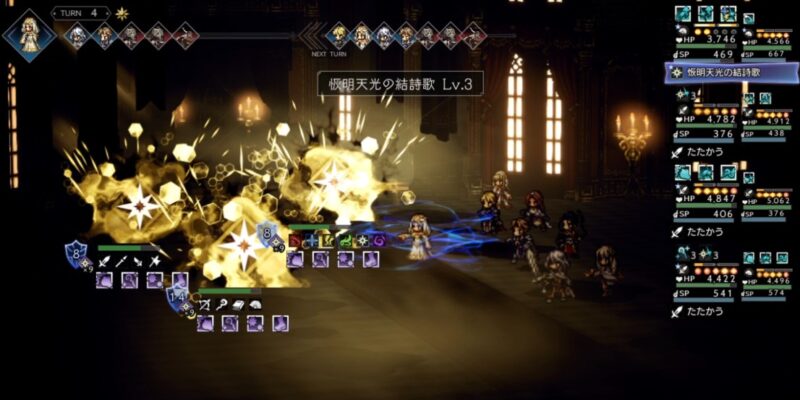Click the current actor's large turn portrait
This screenshot has width=800, height=400.
click(x=28, y=32)
